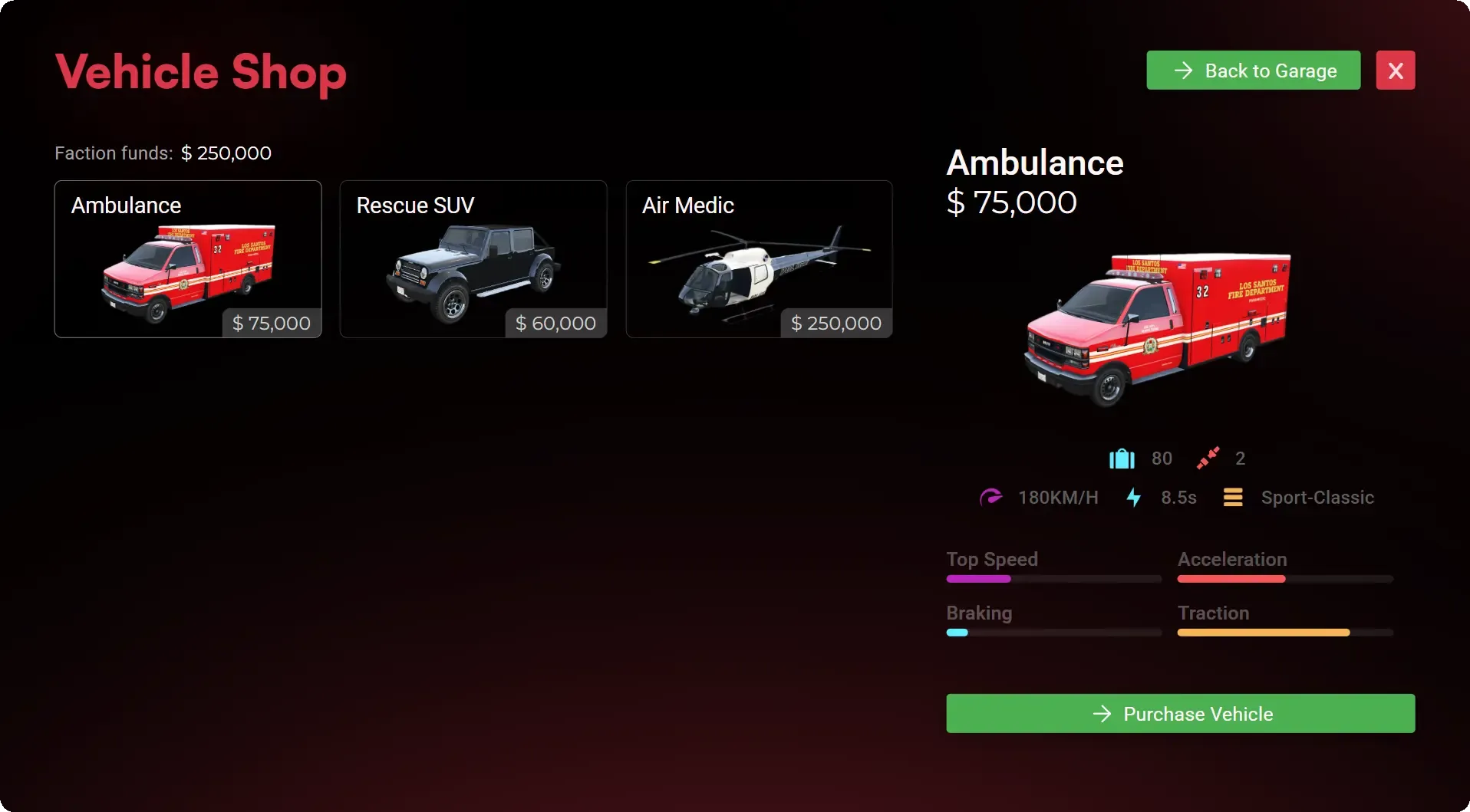Screen dimensions: 1470x812
Task: Click the Top Speed stat bar
Action: (1053, 579)
